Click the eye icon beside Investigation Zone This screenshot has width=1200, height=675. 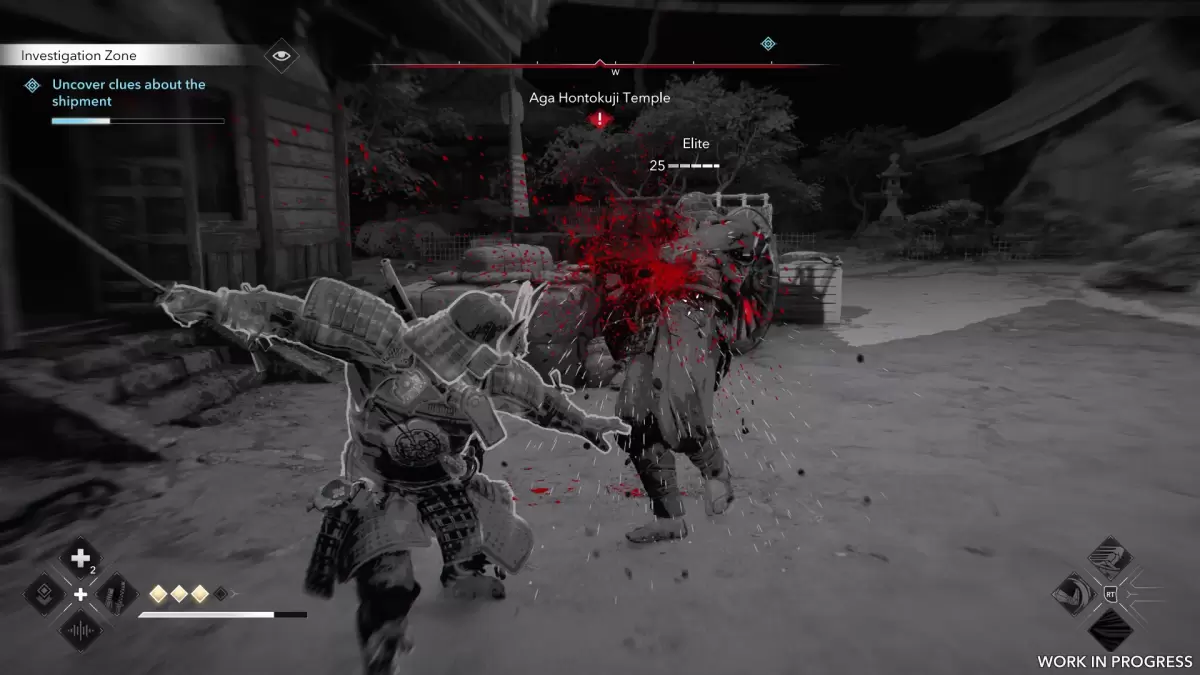point(282,55)
